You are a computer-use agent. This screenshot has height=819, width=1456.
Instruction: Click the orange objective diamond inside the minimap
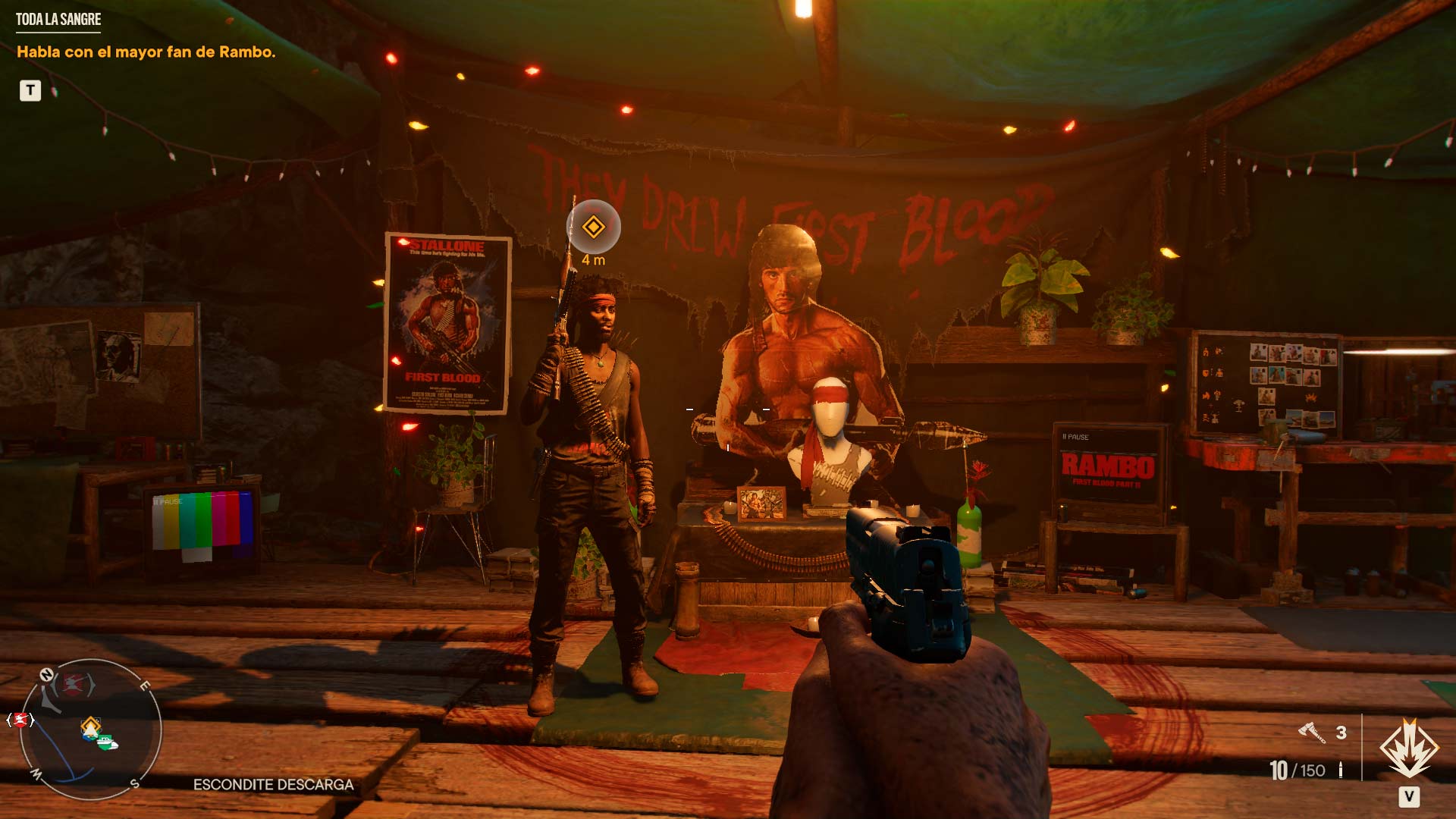tap(89, 725)
